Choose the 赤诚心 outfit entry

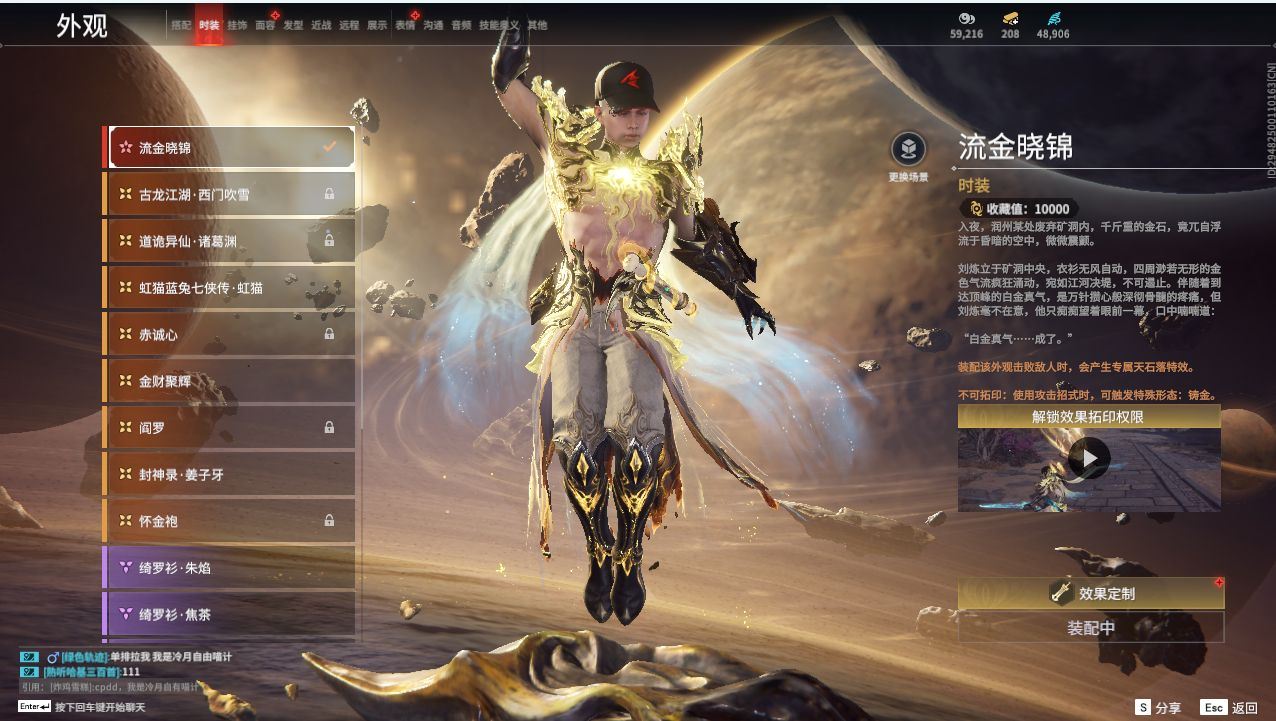[231, 334]
